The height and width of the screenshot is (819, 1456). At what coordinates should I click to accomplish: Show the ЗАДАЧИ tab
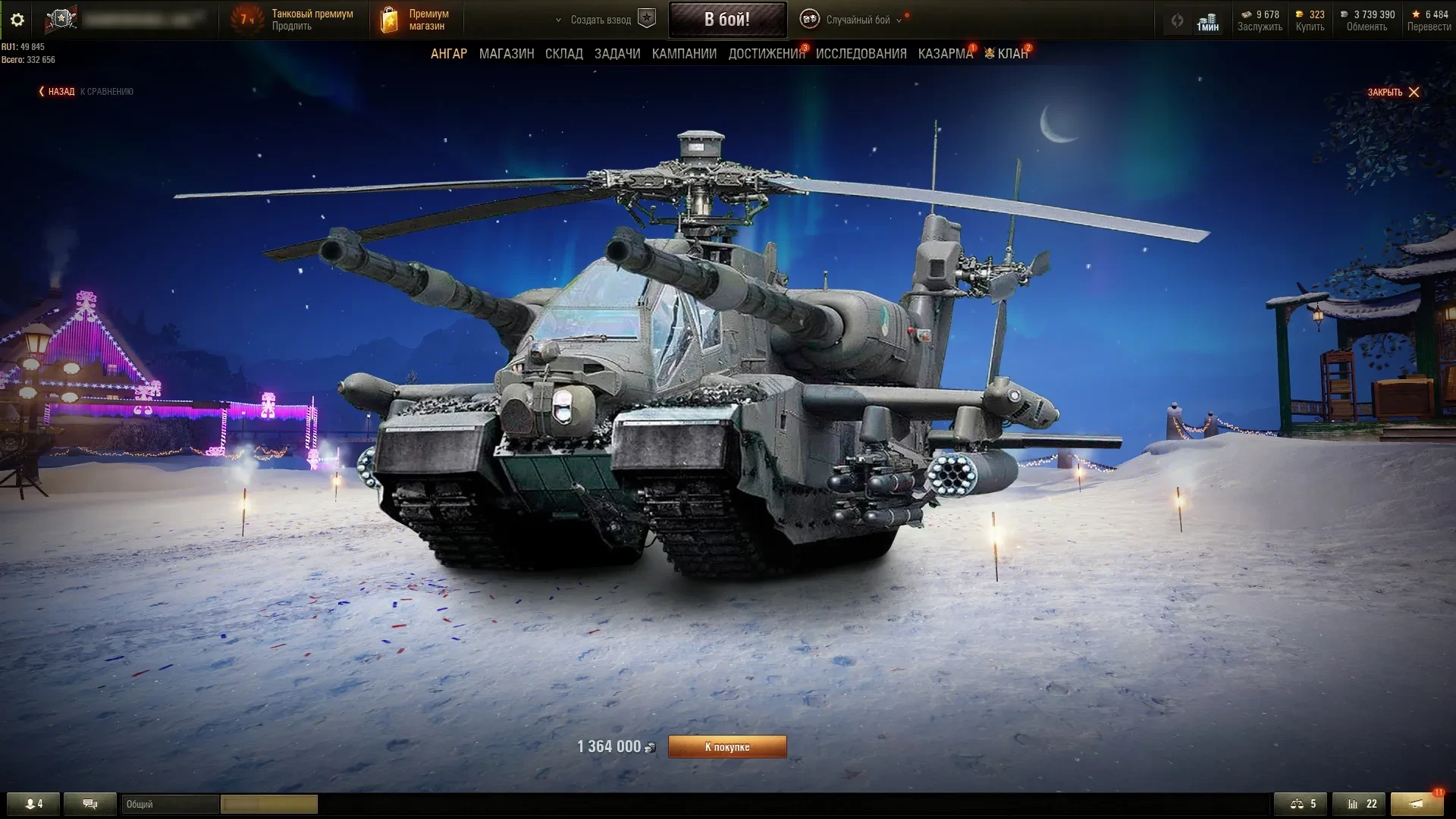[x=617, y=54]
